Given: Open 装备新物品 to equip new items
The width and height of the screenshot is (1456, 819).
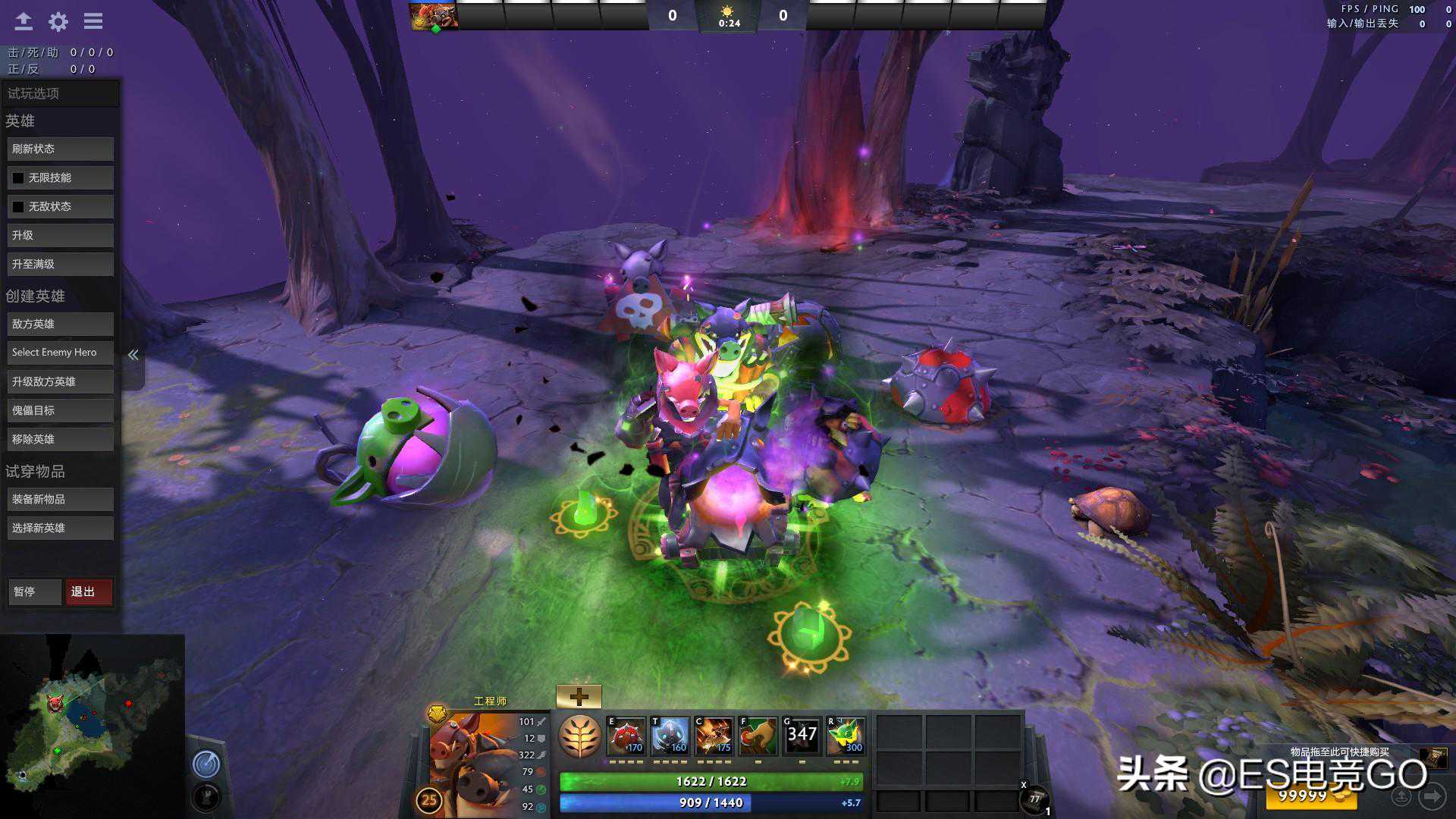Looking at the screenshot, I should (61, 500).
